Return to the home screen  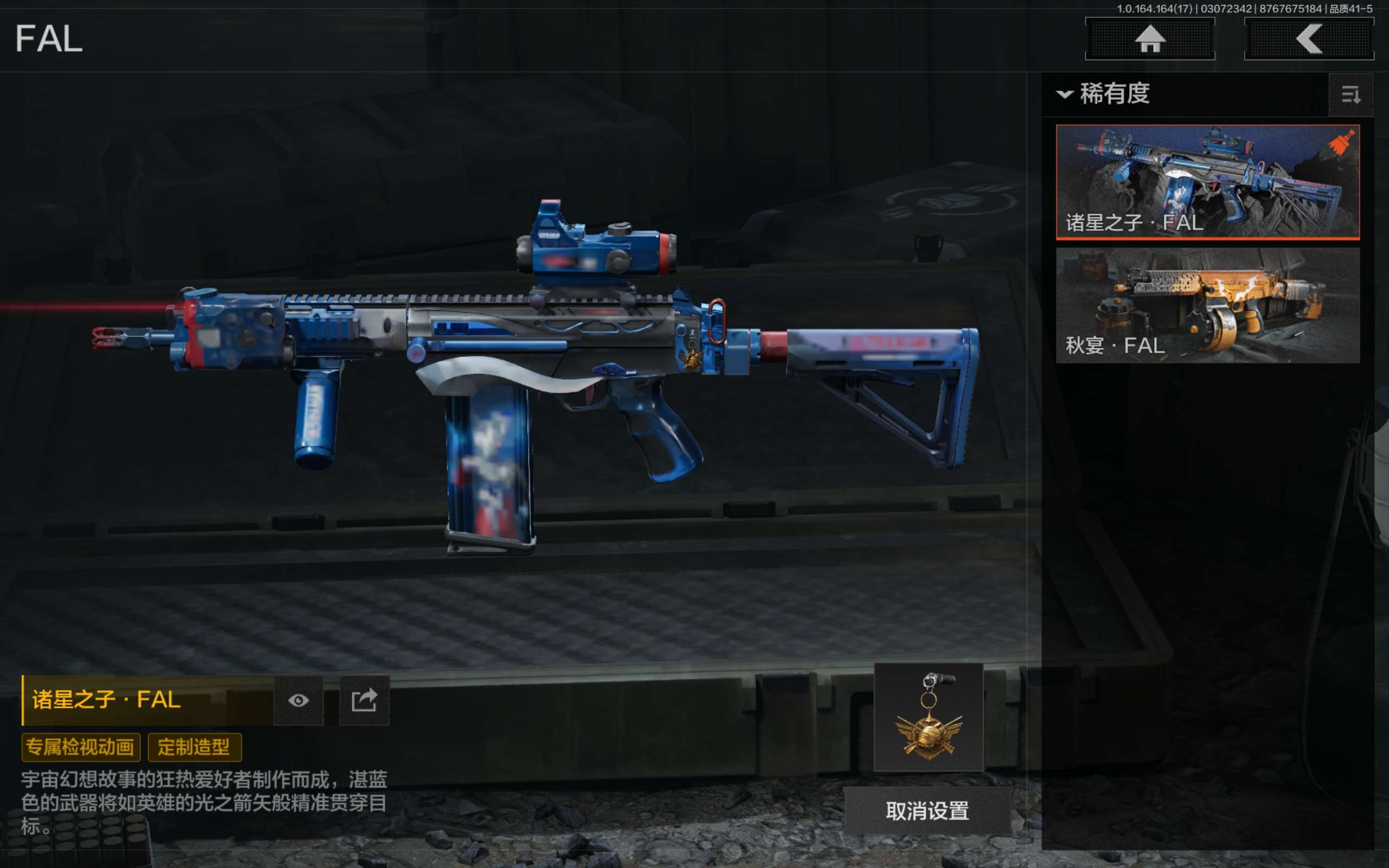click(x=1150, y=39)
